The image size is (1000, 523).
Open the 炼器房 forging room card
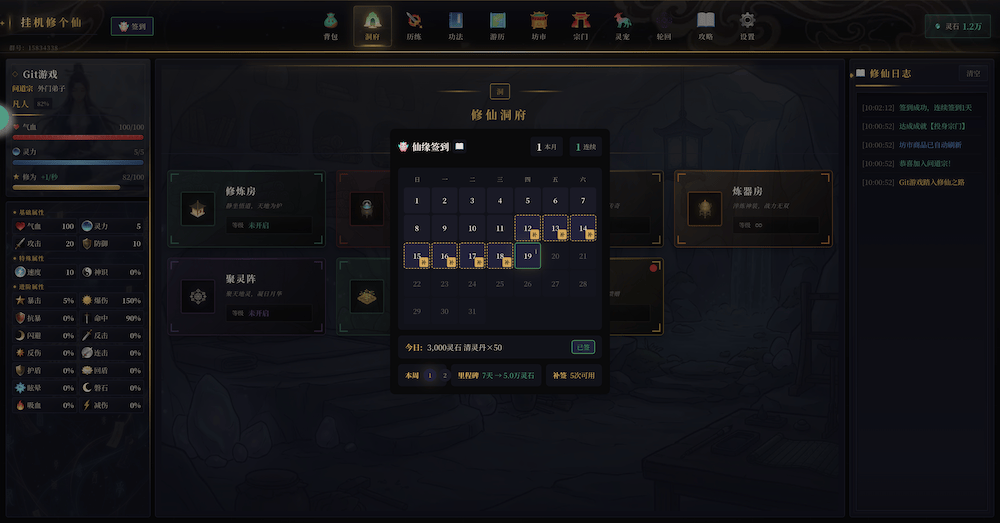click(x=754, y=208)
